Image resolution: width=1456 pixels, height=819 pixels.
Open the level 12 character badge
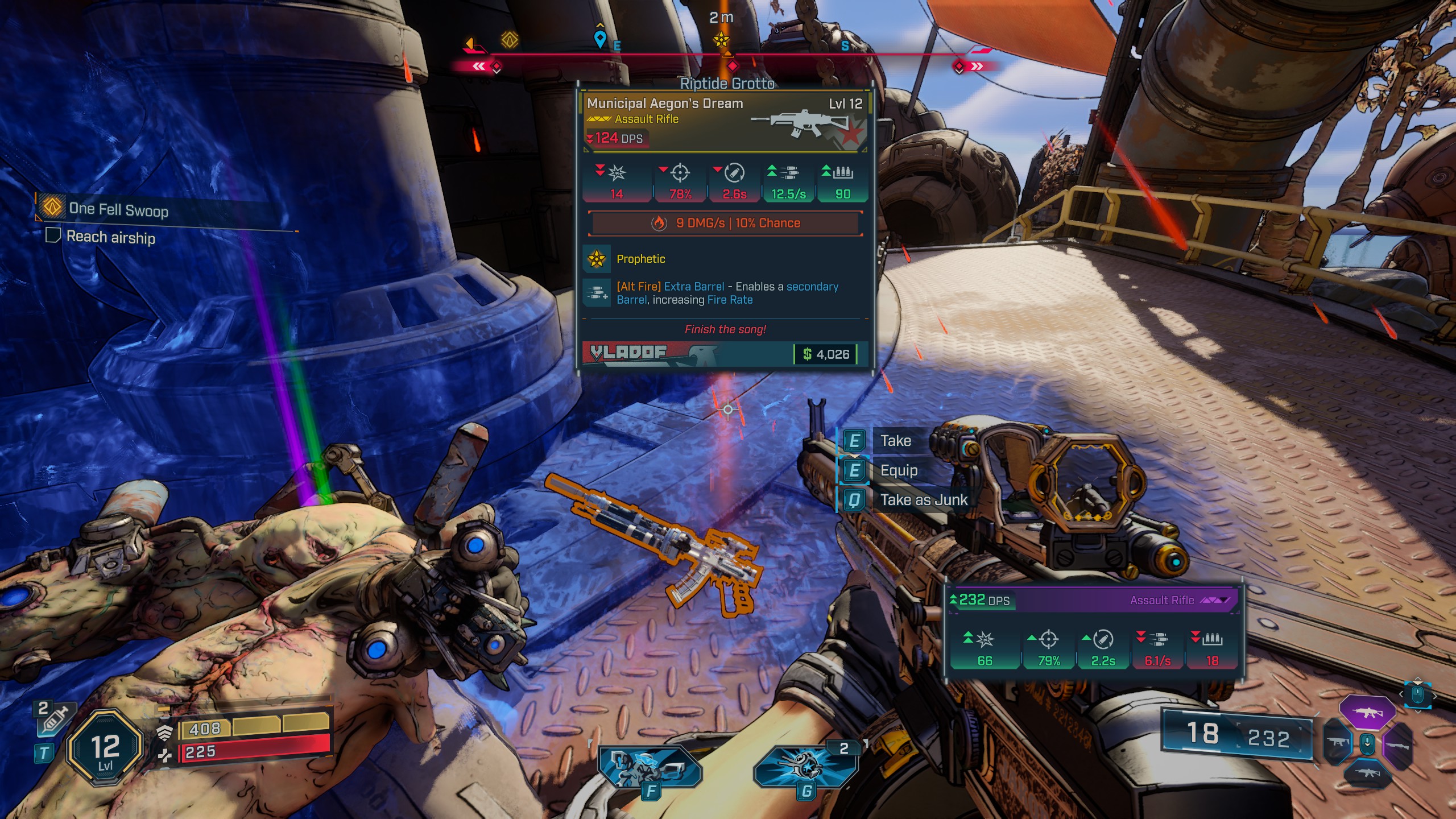tap(105, 747)
